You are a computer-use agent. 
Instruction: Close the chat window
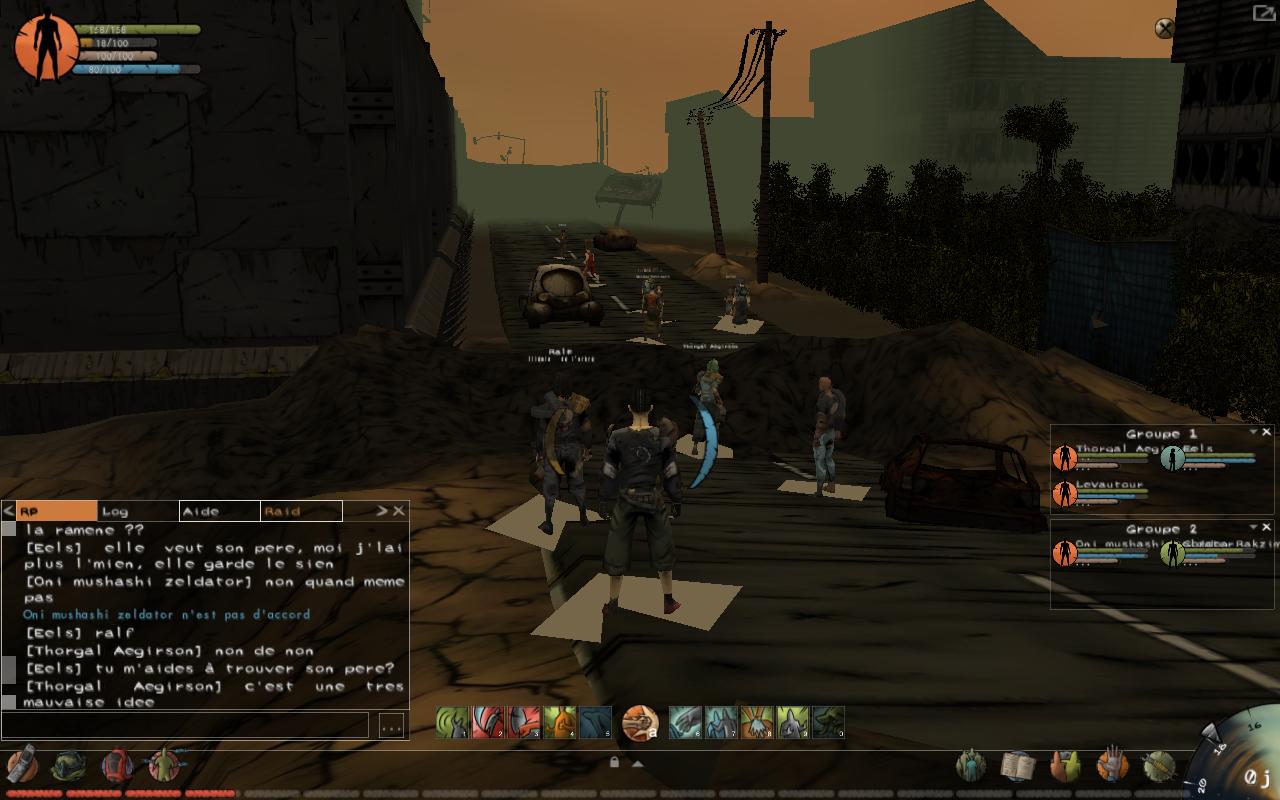coord(399,511)
